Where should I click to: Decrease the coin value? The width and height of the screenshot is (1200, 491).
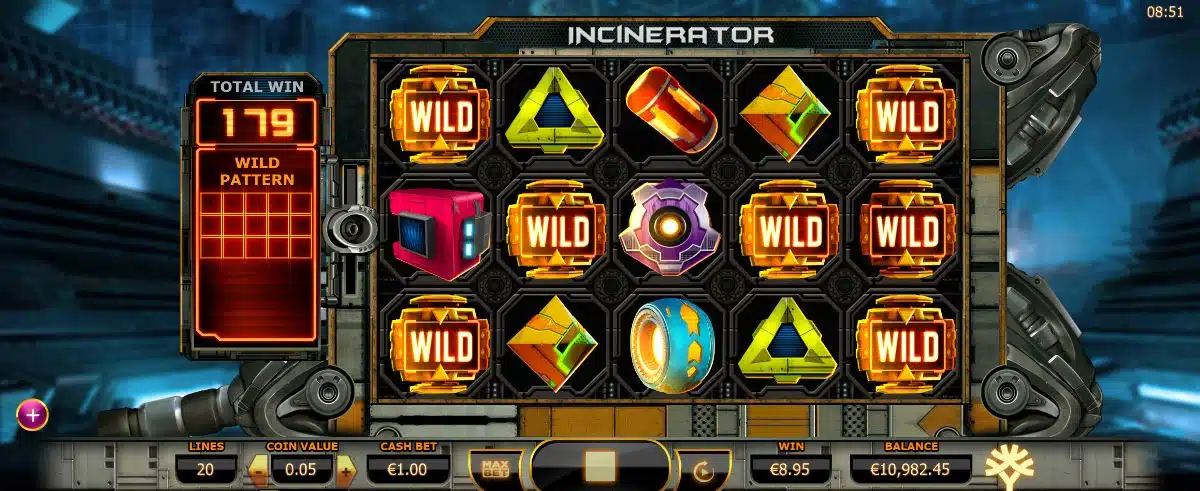(257, 467)
